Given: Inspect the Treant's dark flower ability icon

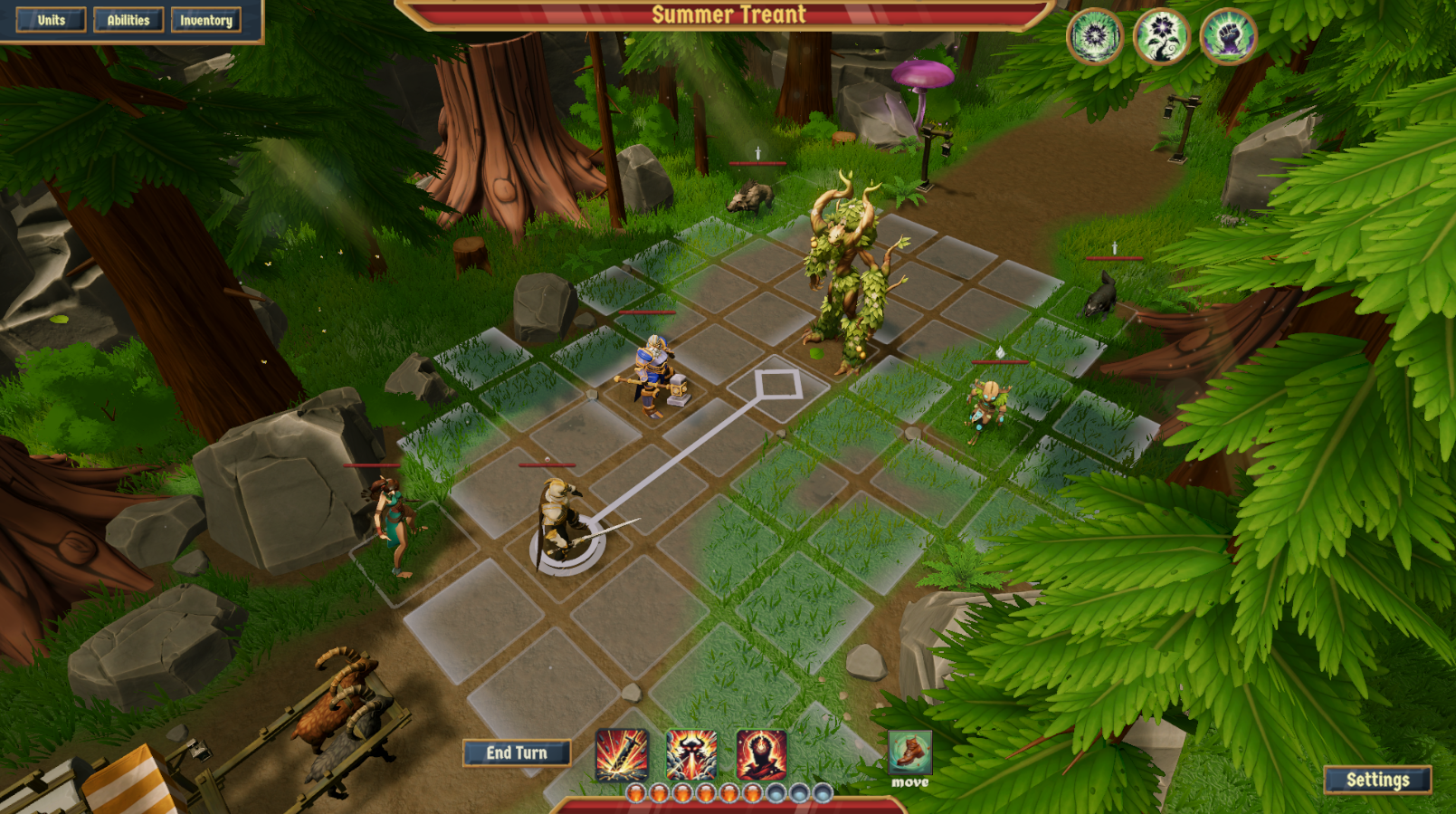Looking at the screenshot, I should pos(1162,36).
